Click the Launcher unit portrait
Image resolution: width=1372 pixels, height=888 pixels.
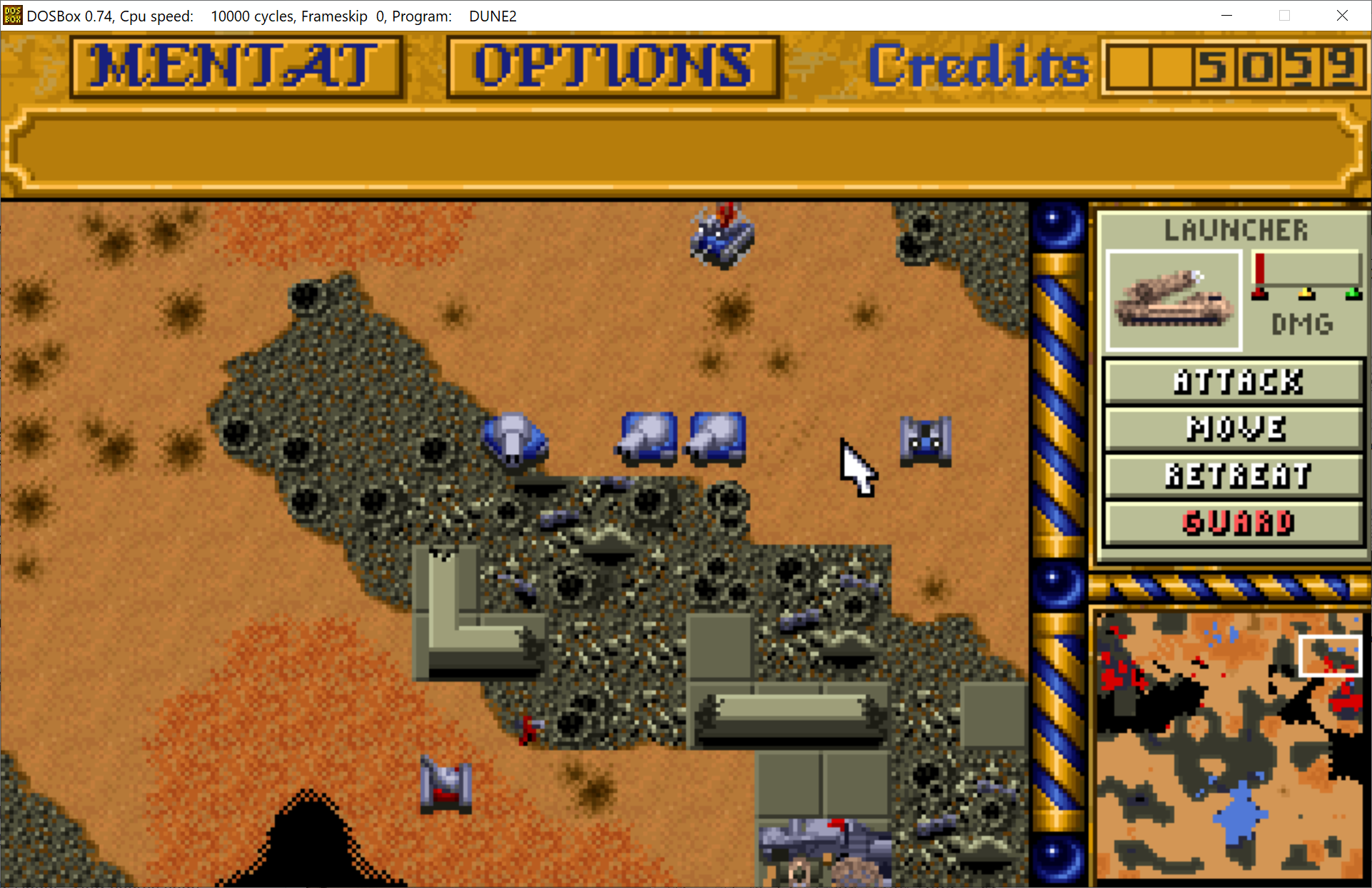point(1174,301)
